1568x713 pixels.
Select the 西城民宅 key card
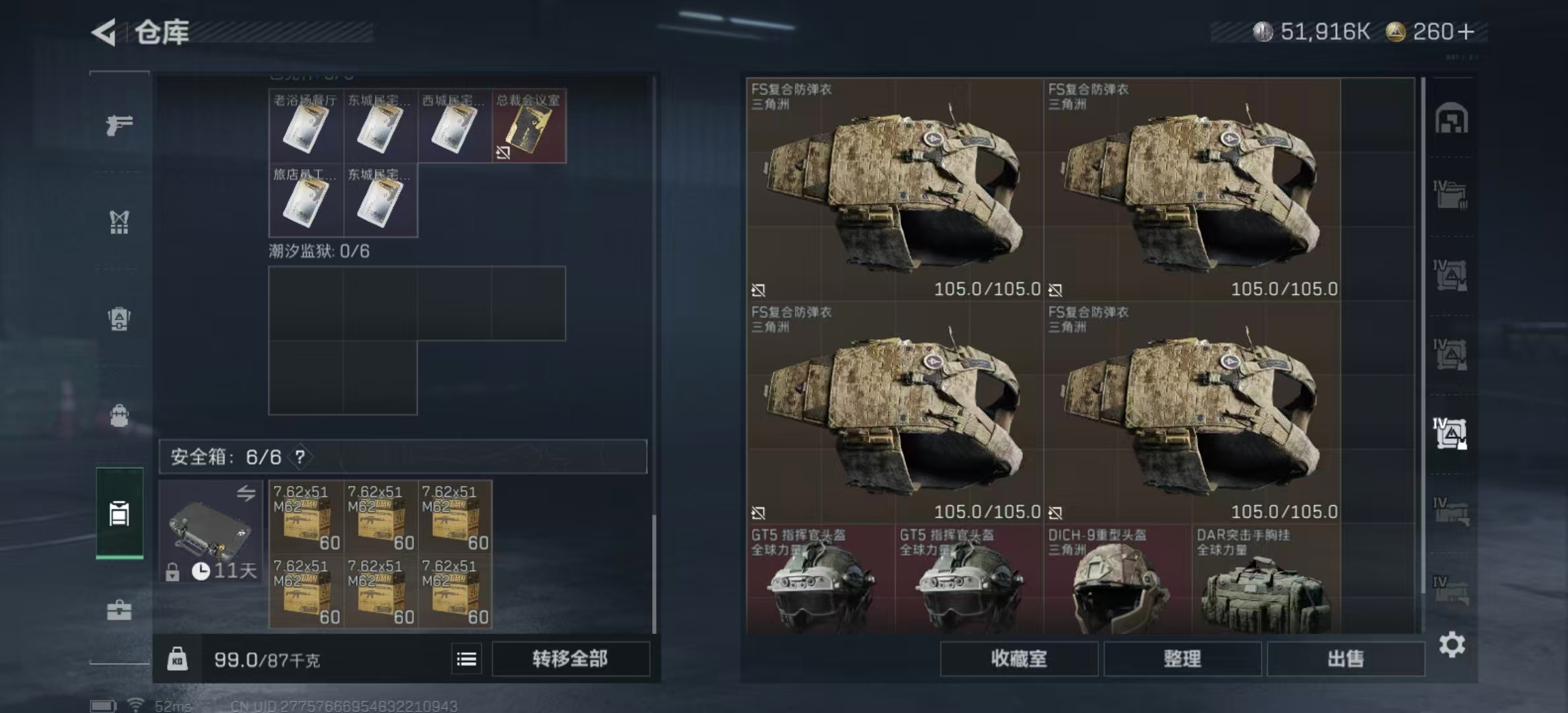coord(454,126)
